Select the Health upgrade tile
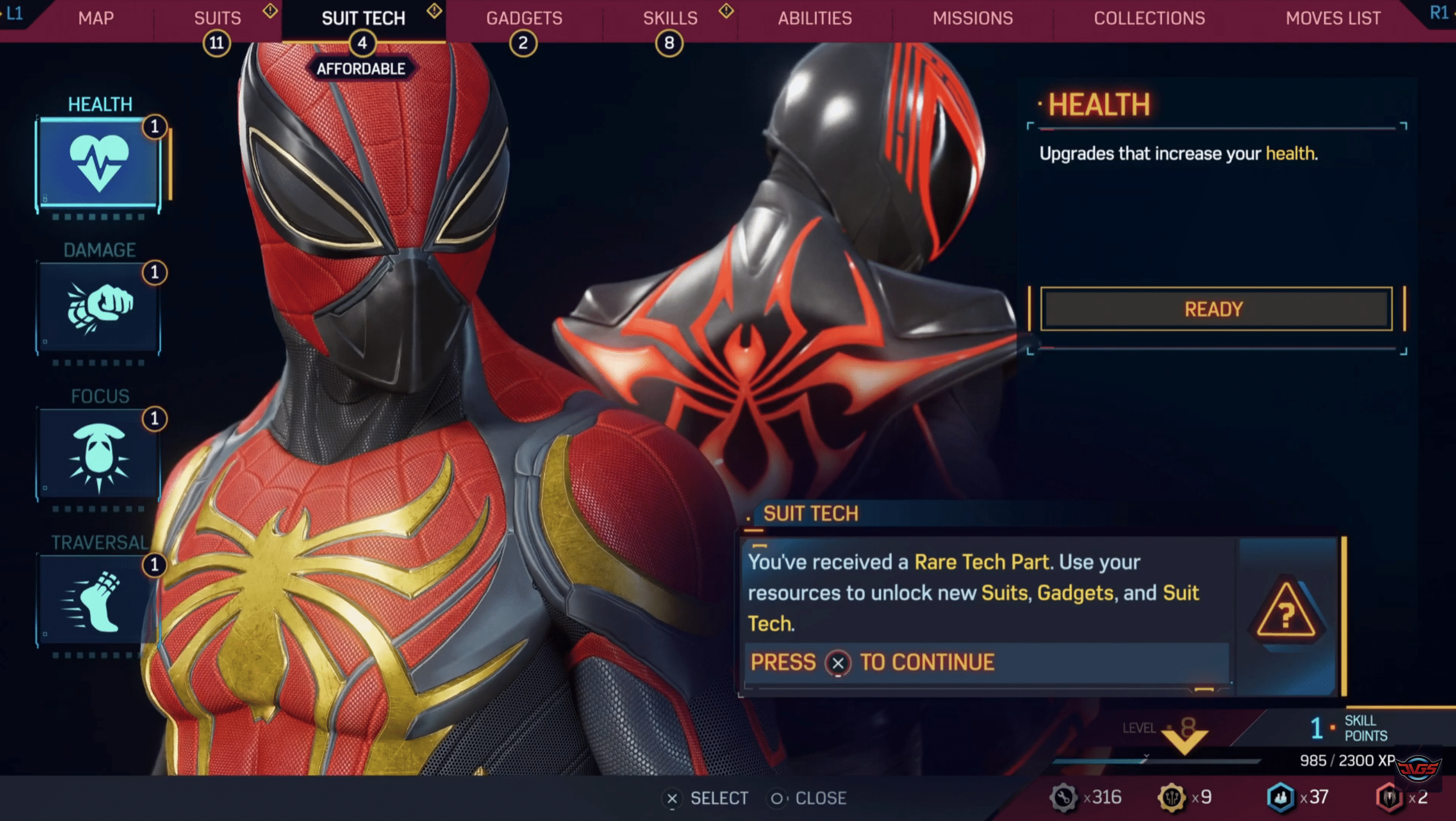The height and width of the screenshot is (821, 1456). click(99, 163)
